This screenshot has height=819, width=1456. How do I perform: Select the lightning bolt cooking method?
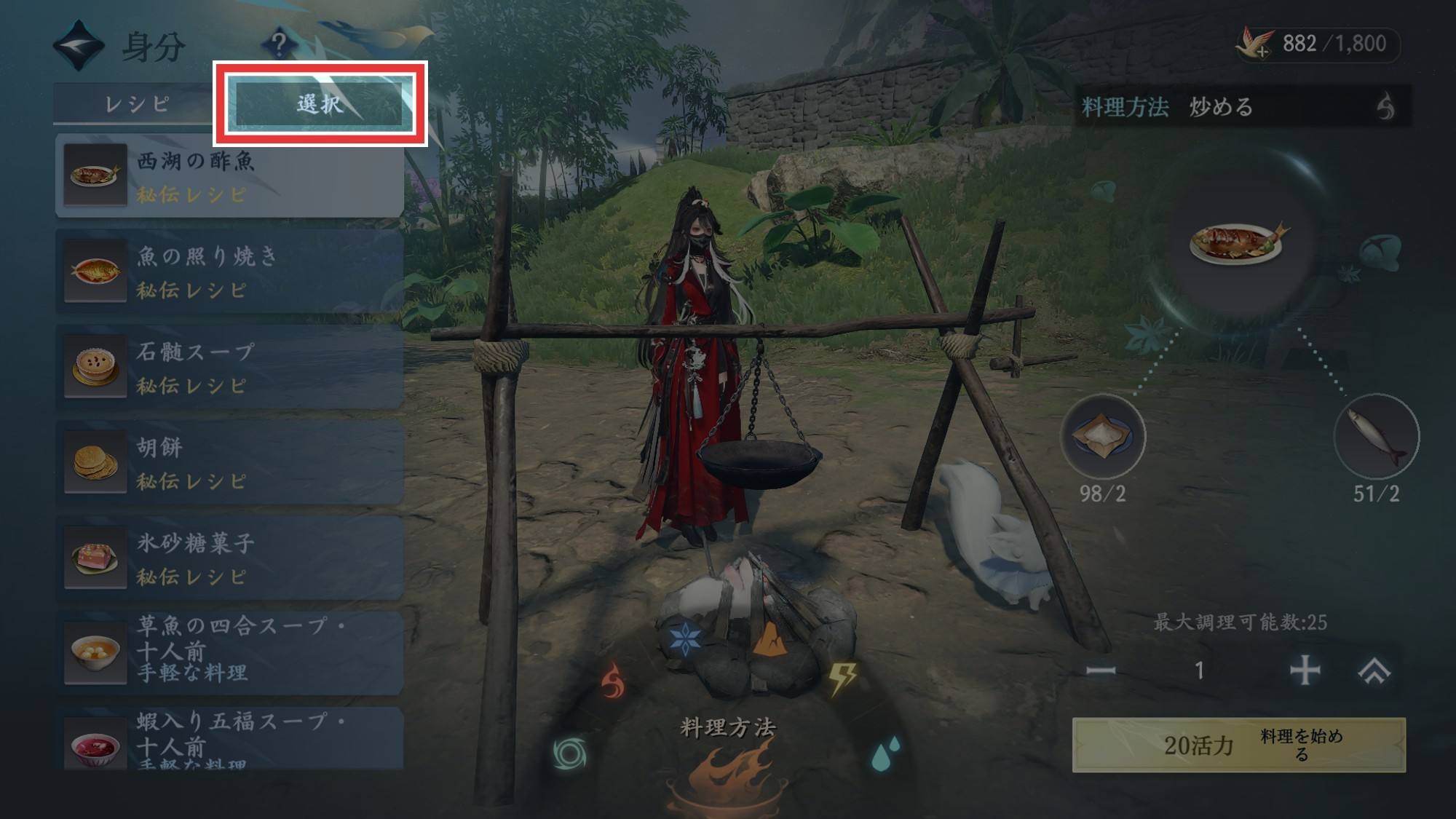(x=843, y=678)
